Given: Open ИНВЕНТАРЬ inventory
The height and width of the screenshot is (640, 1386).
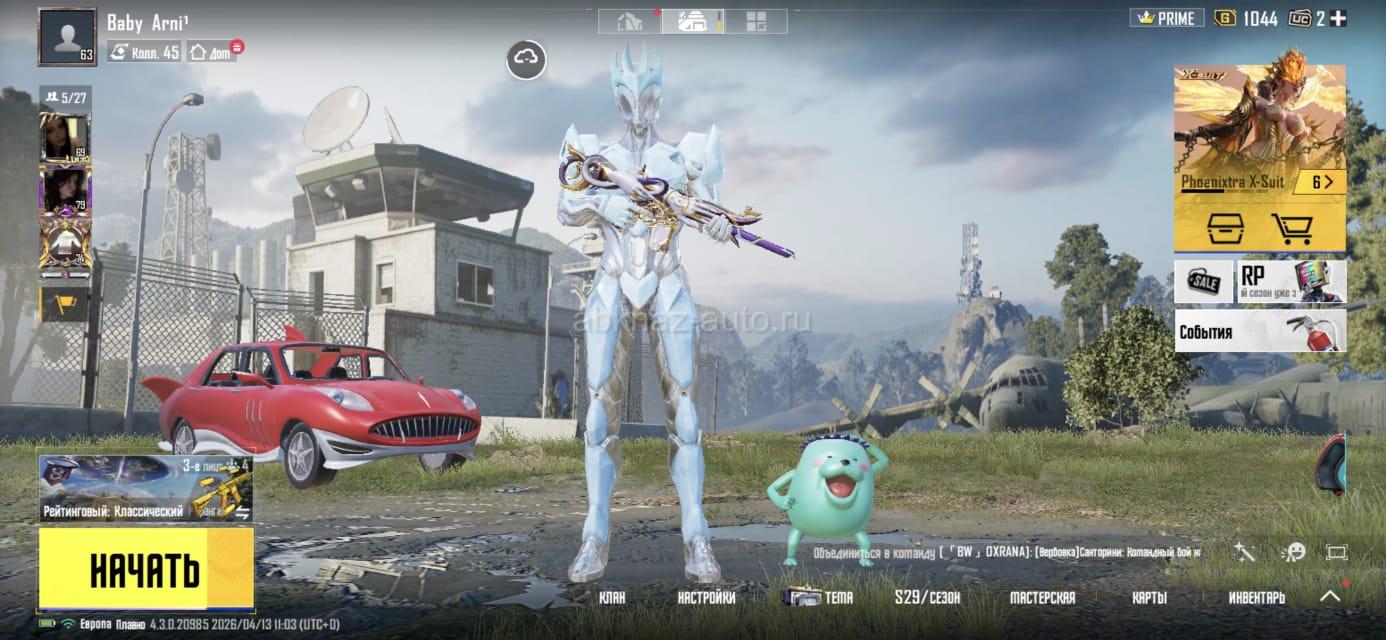Looking at the screenshot, I should click(x=1256, y=598).
